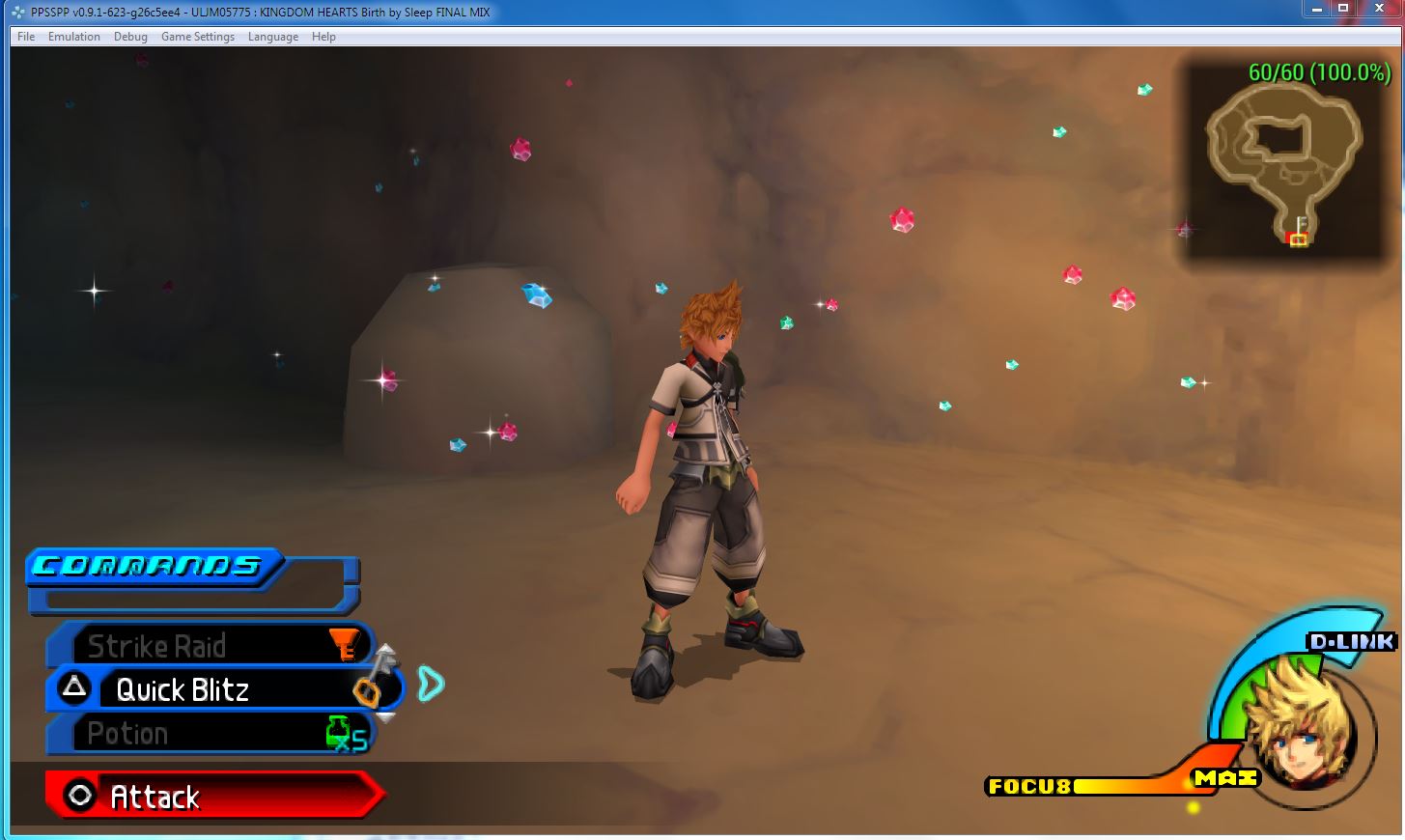
Task: Open the Emulation menu
Action: (74, 37)
